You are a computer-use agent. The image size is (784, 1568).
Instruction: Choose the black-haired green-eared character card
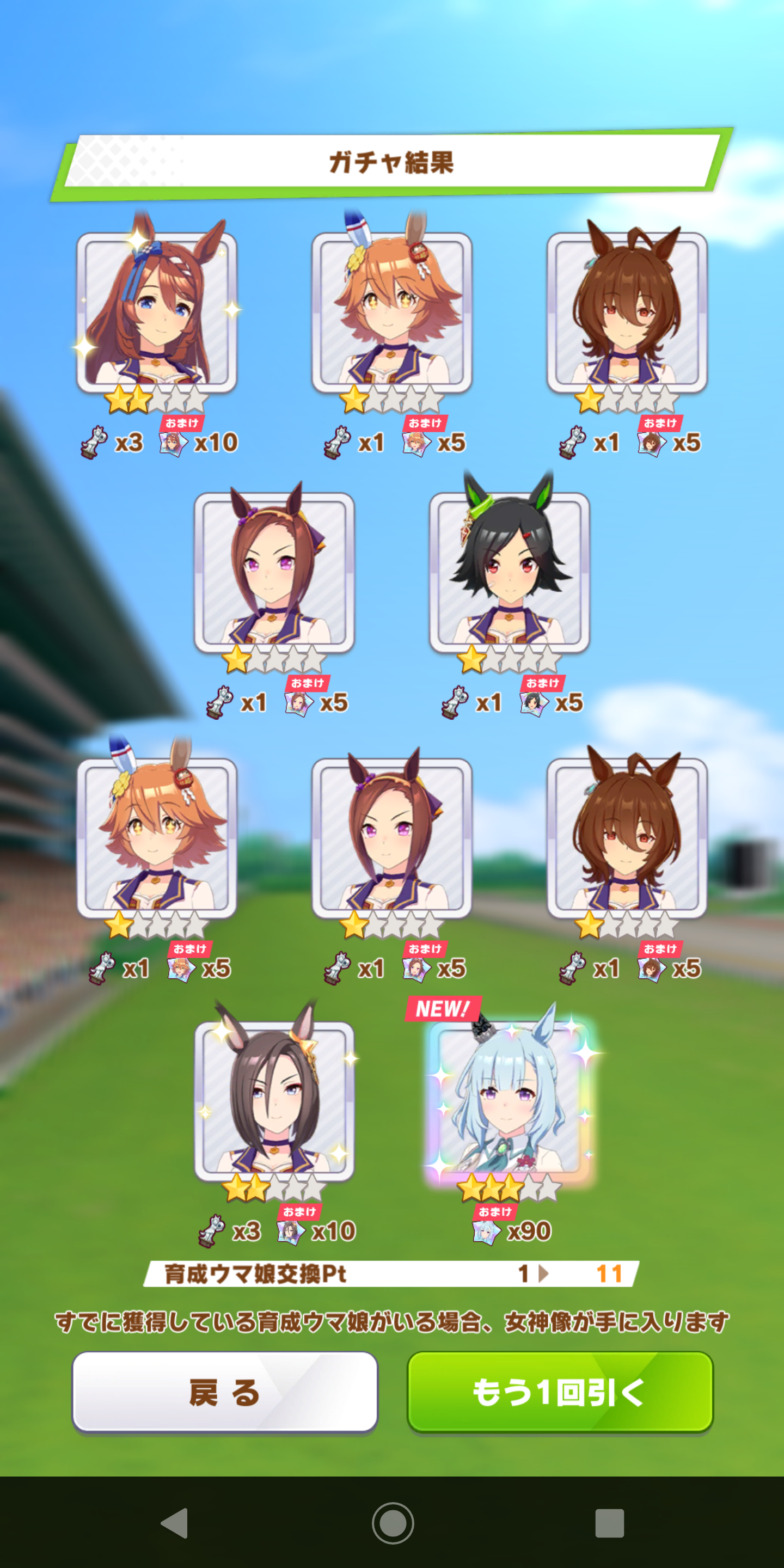[x=510, y=571]
